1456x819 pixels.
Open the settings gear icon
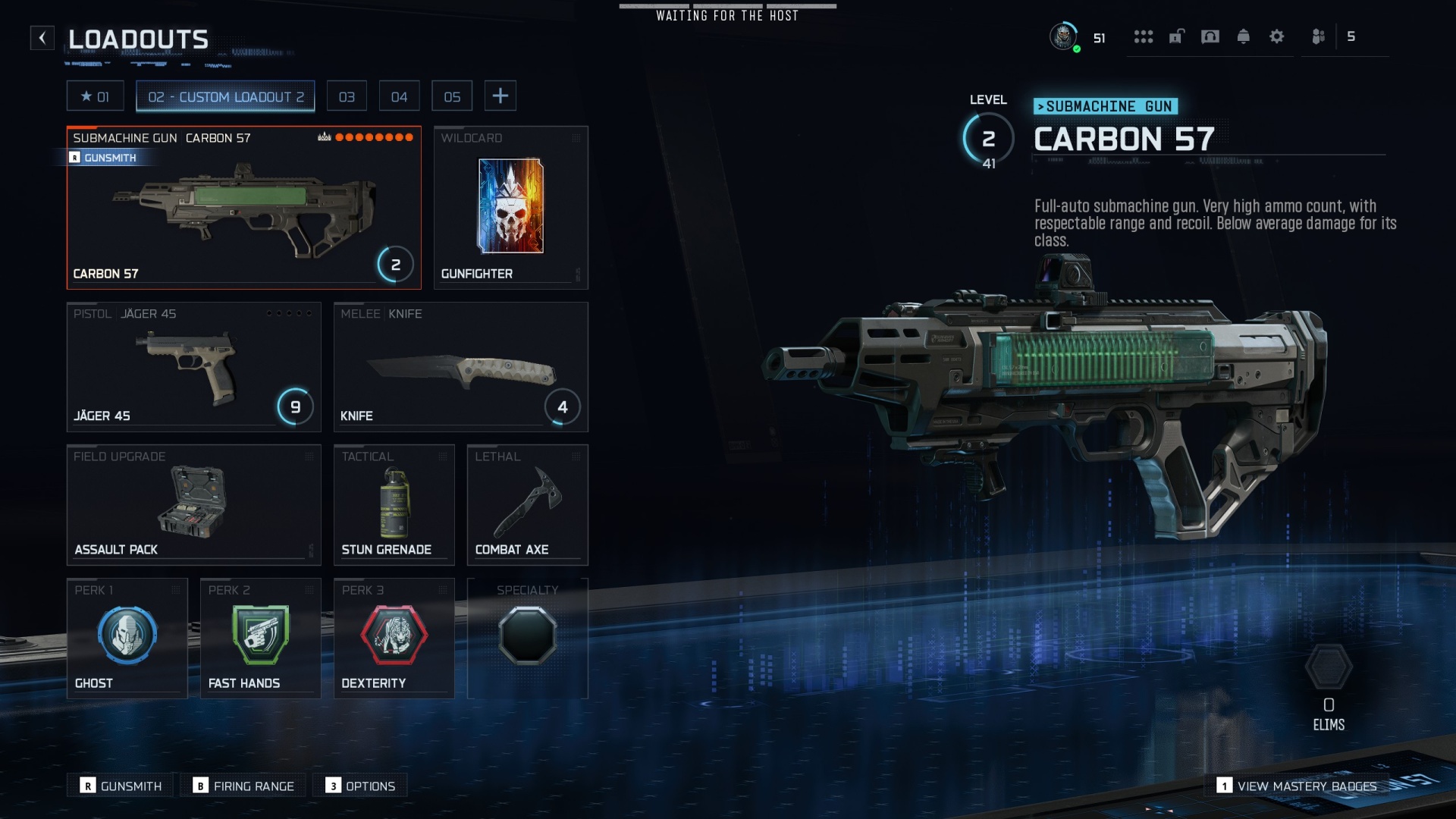tap(1277, 36)
